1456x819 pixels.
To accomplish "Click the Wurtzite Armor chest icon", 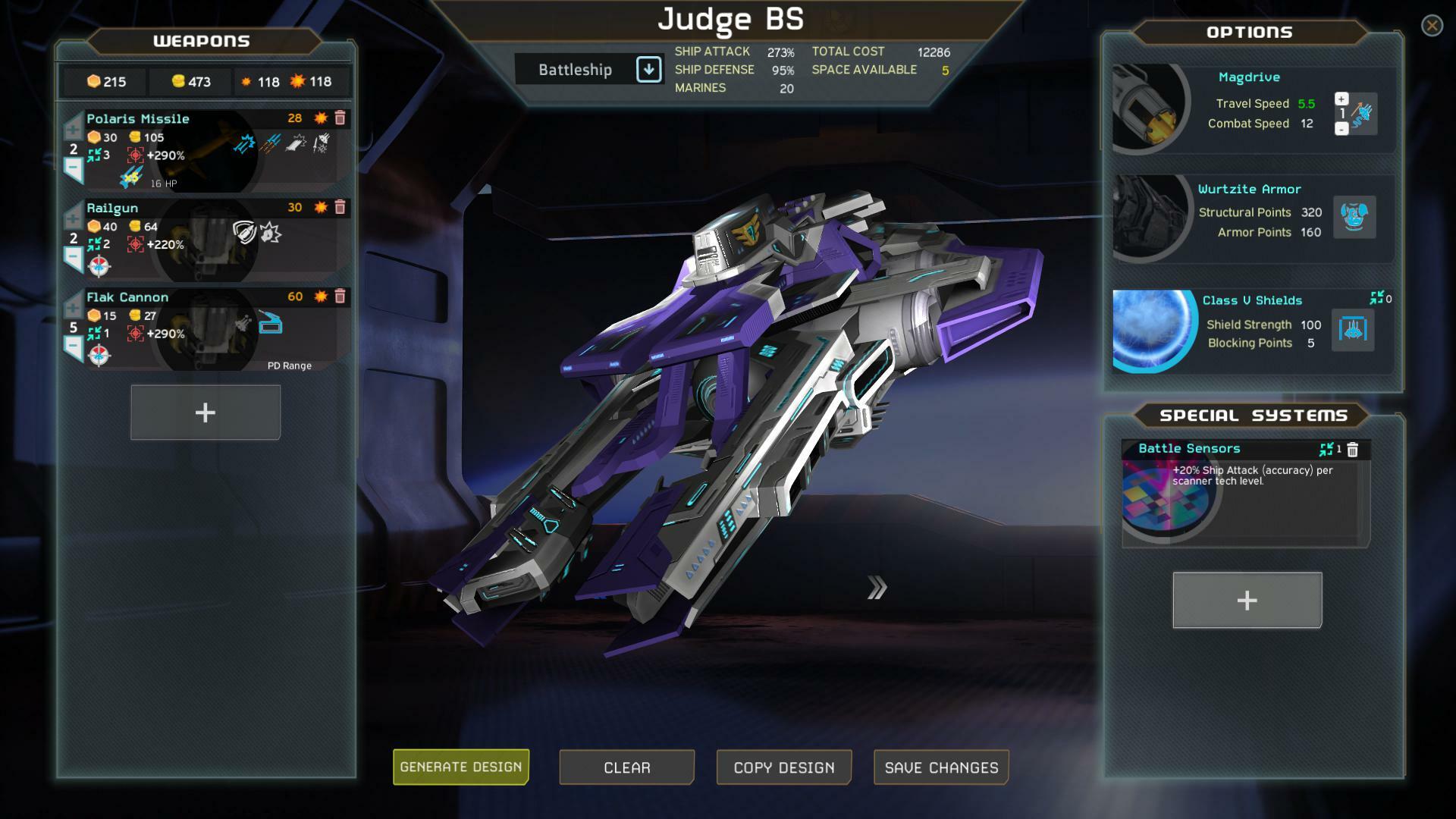I will [1354, 218].
